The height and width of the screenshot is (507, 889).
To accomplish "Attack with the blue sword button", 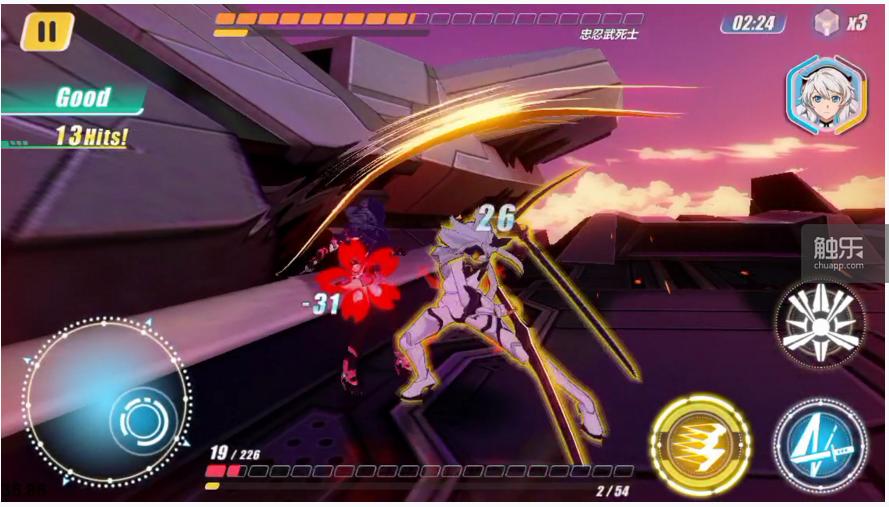I will 819,444.
